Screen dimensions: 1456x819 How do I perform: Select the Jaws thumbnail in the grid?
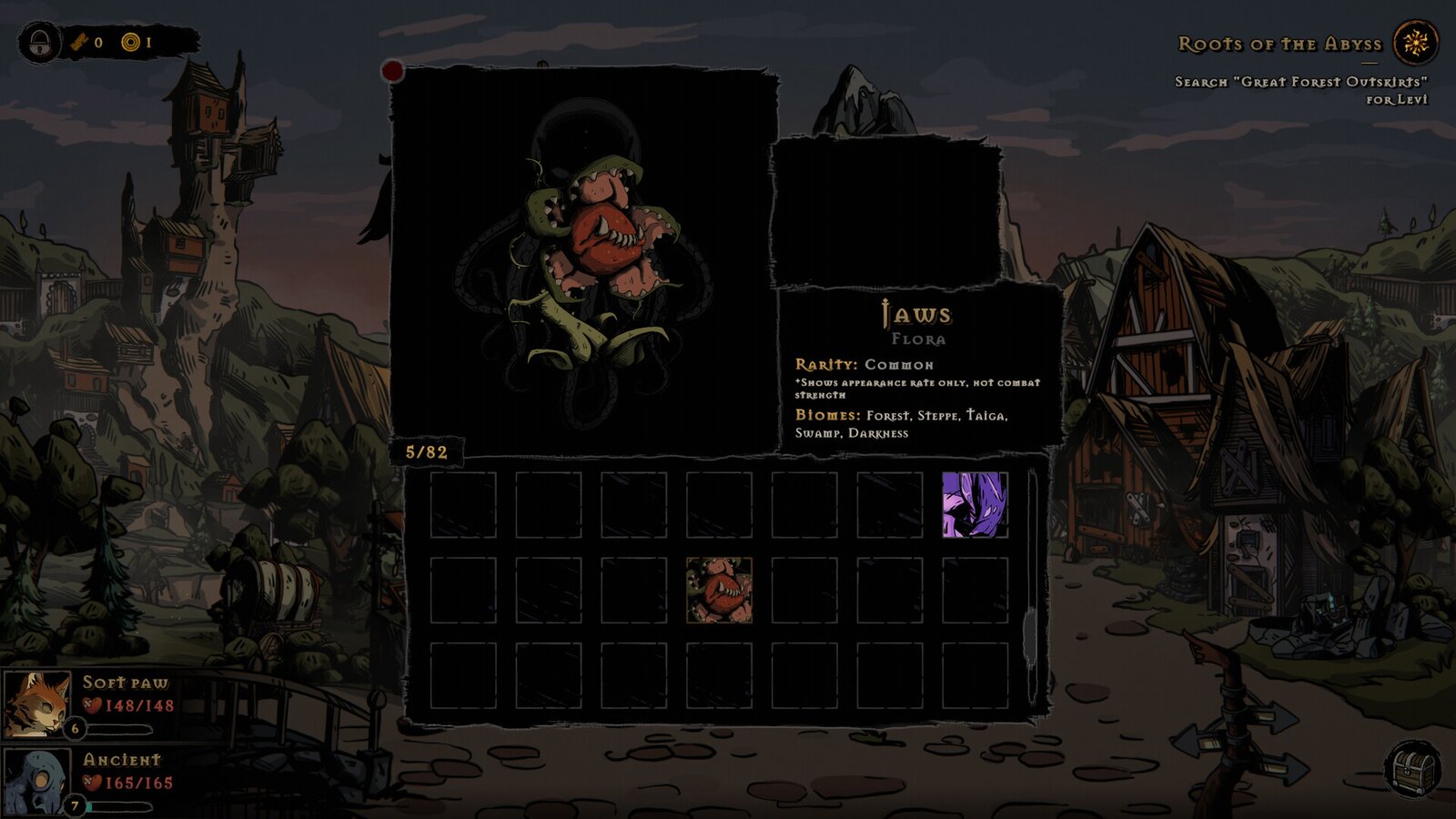[719, 592]
